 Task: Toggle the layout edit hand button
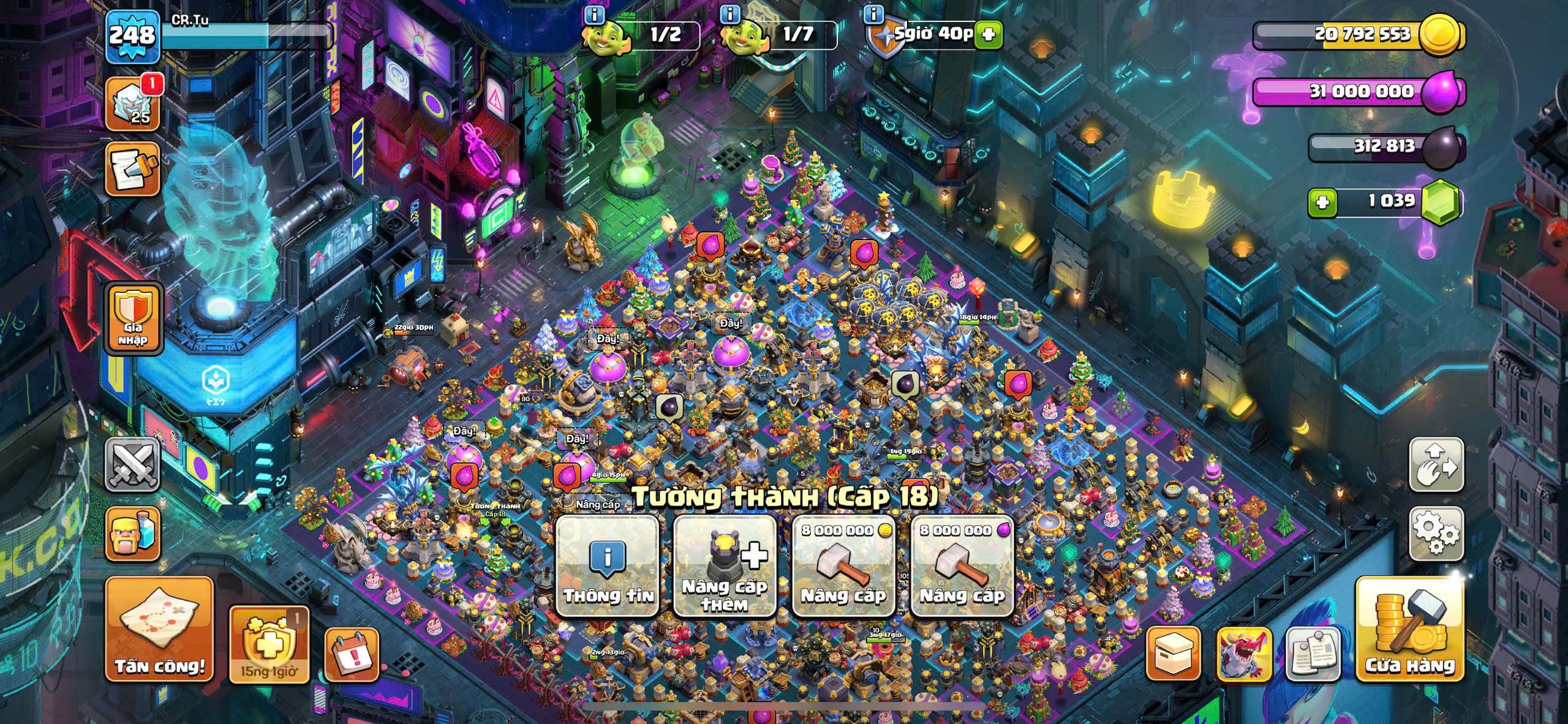[x=1436, y=464]
